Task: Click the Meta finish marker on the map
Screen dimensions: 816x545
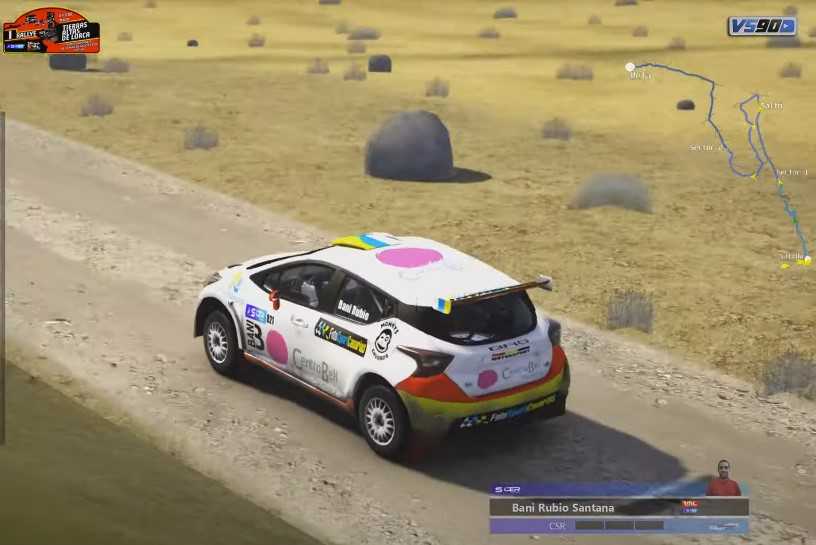Action: click(x=631, y=67)
